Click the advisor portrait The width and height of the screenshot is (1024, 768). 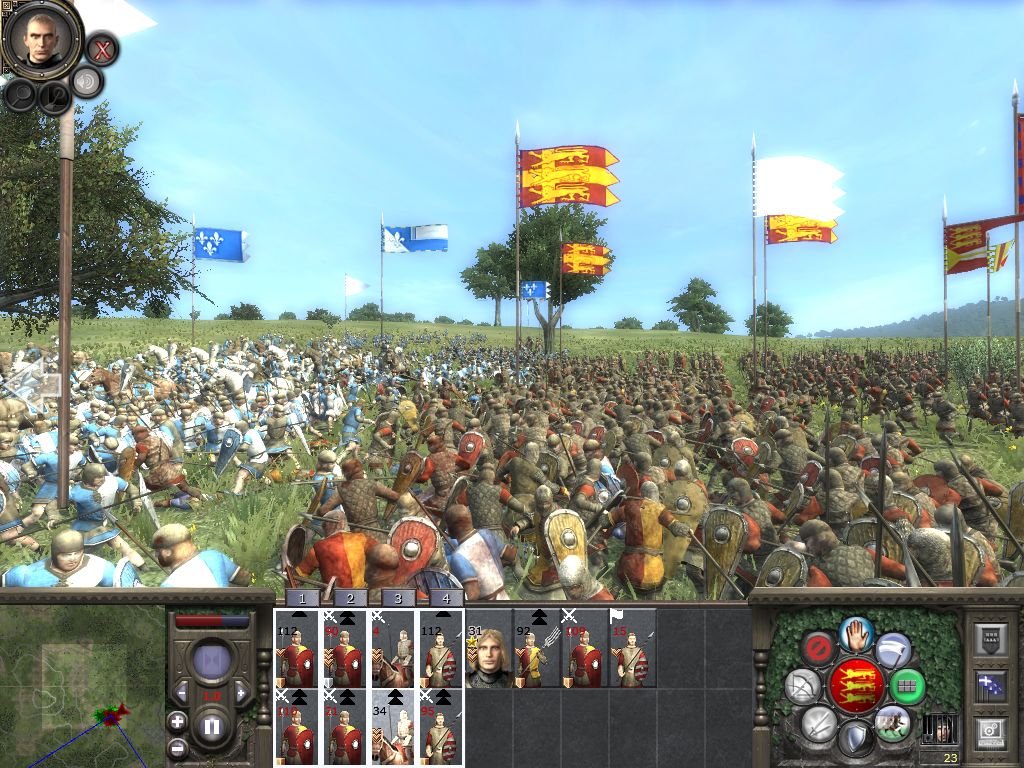coord(41,37)
